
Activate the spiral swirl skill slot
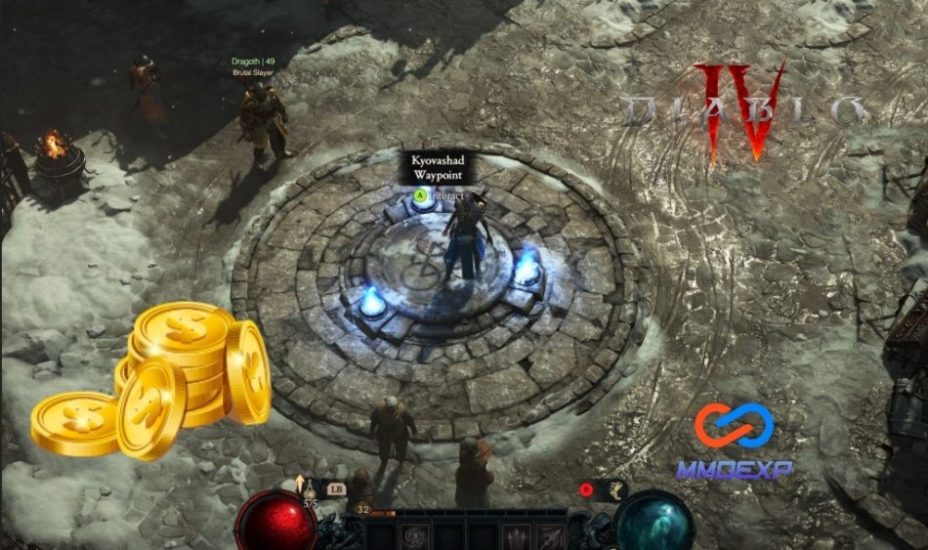click(413, 535)
